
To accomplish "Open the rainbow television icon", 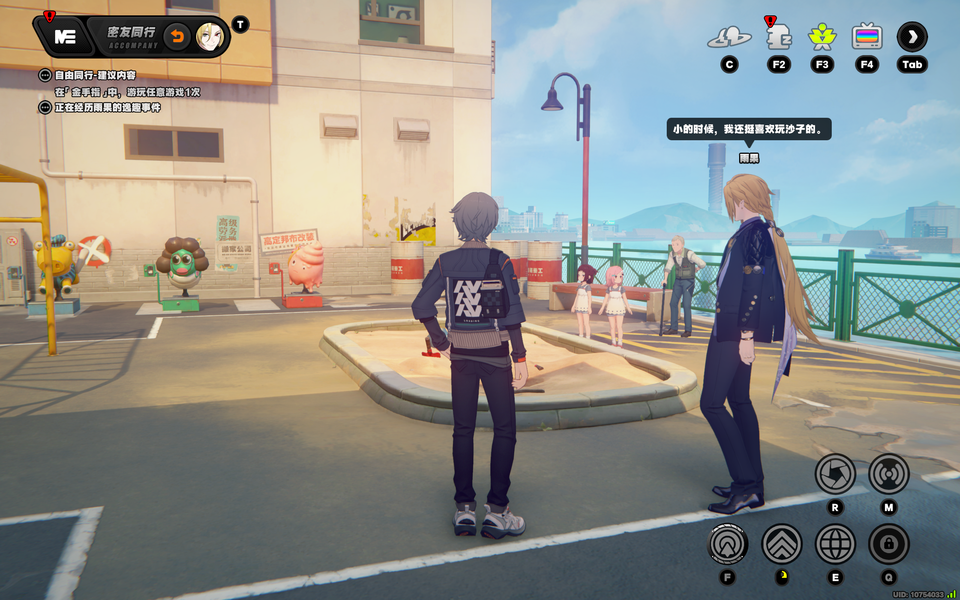I will pyautogui.click(x=867, y=37).
